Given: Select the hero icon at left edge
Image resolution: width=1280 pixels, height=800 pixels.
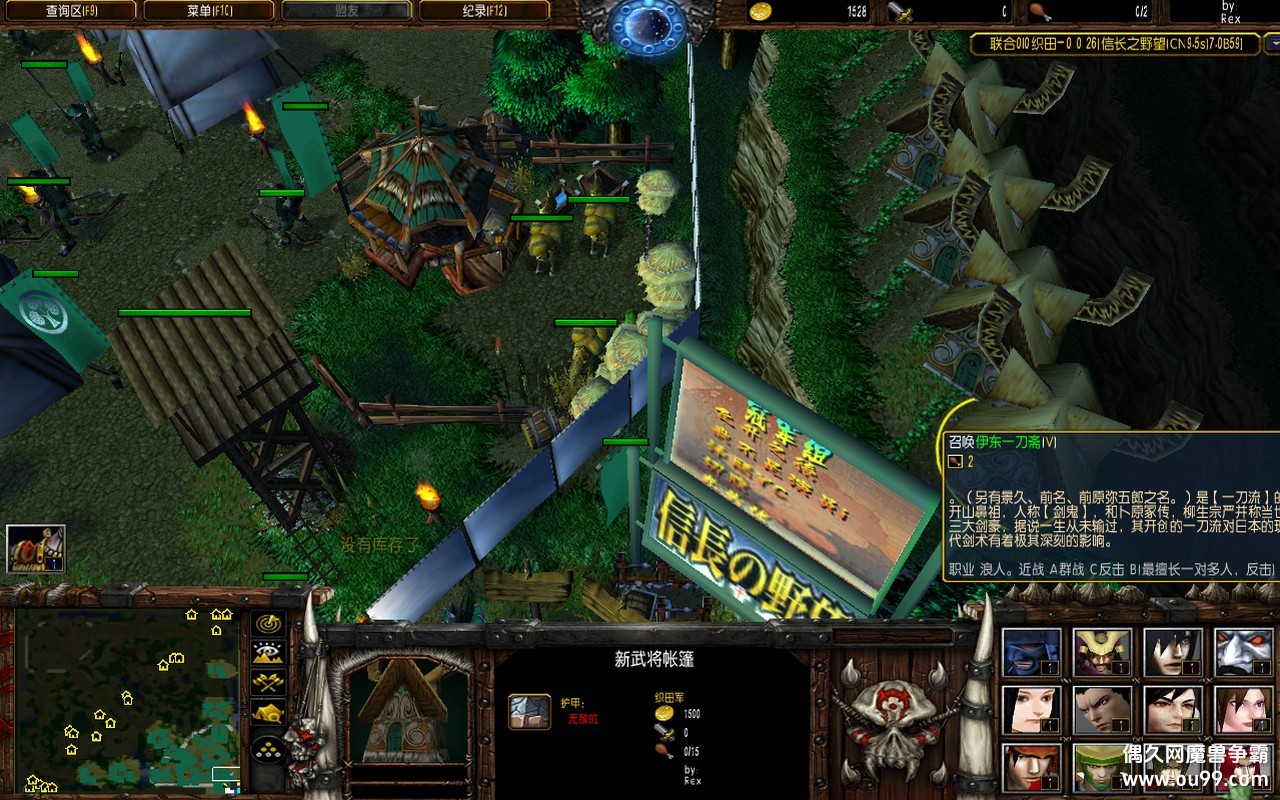Looking at the screenshot, I should coord(36,548).
